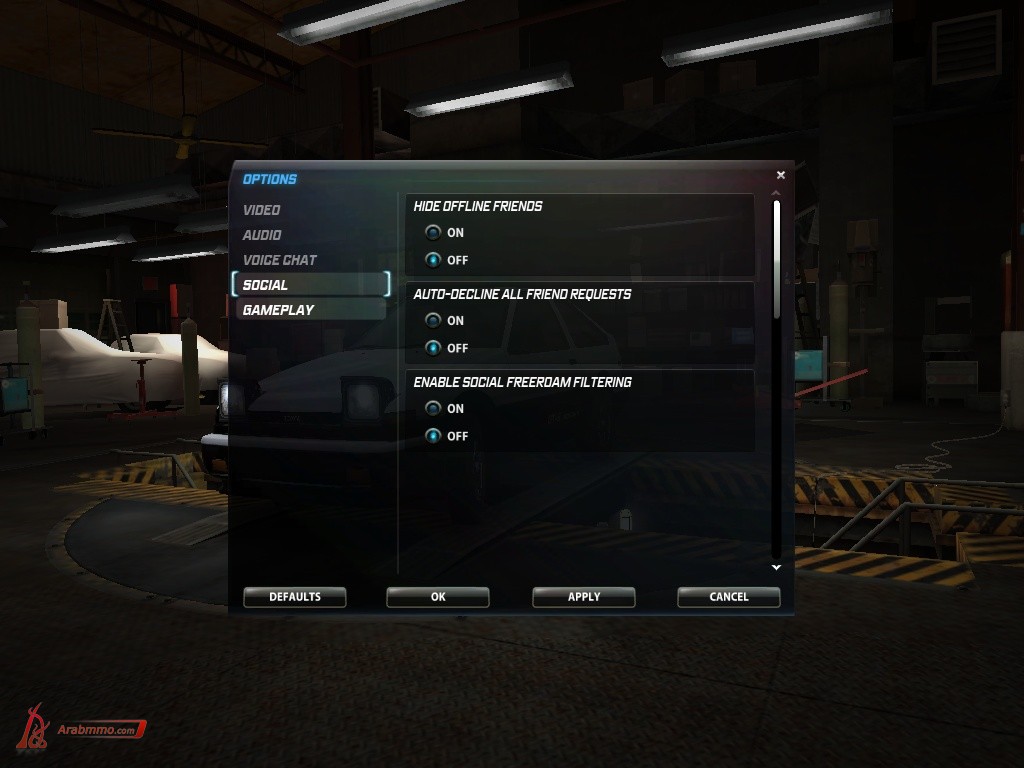Cancel the options dialog
Image resolution: width=1024 pixels, height=768 pixels.
[729, 597]
